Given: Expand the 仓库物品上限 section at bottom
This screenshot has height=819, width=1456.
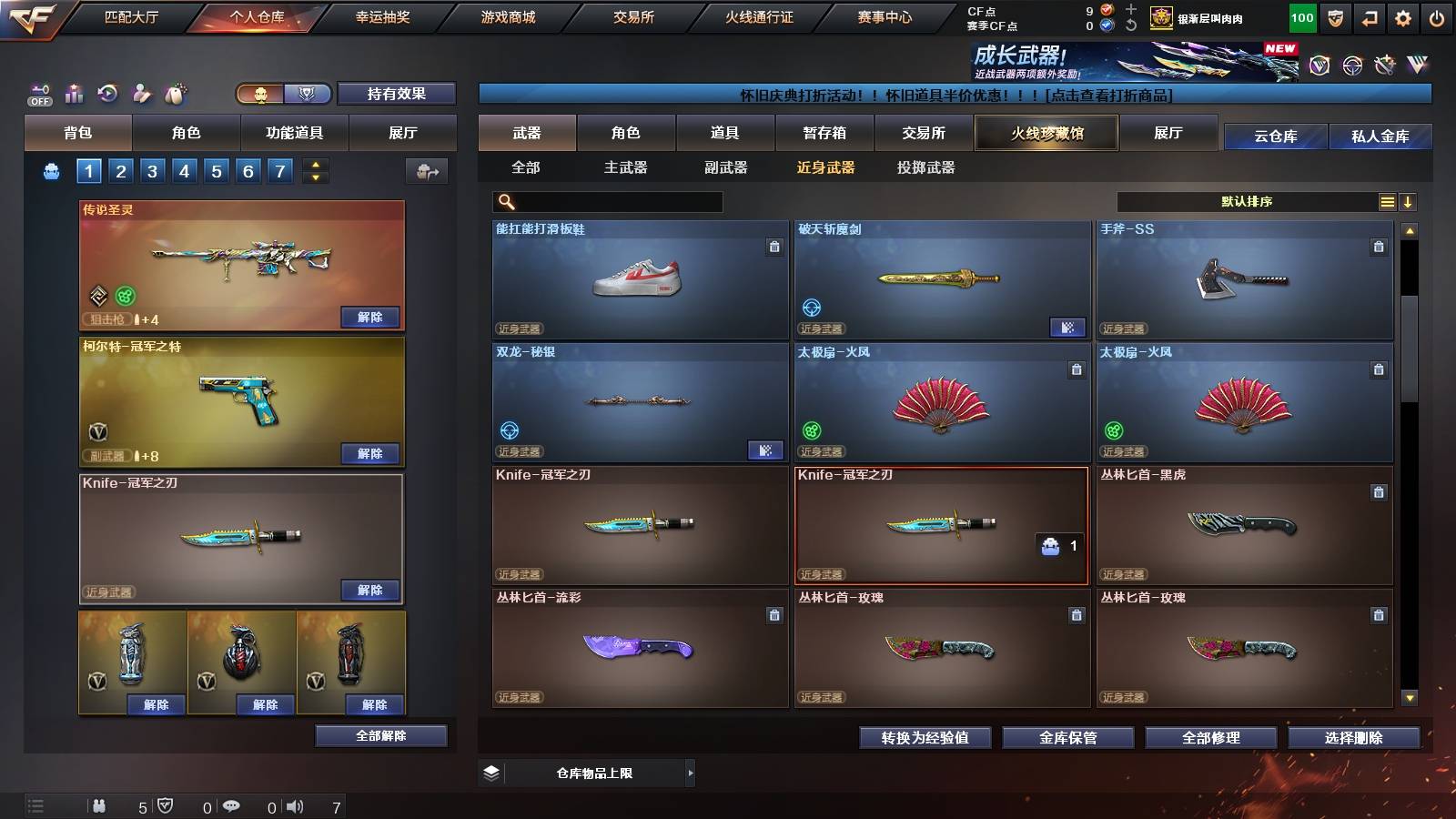Looking at the screenshot, I should pos(690,773).
